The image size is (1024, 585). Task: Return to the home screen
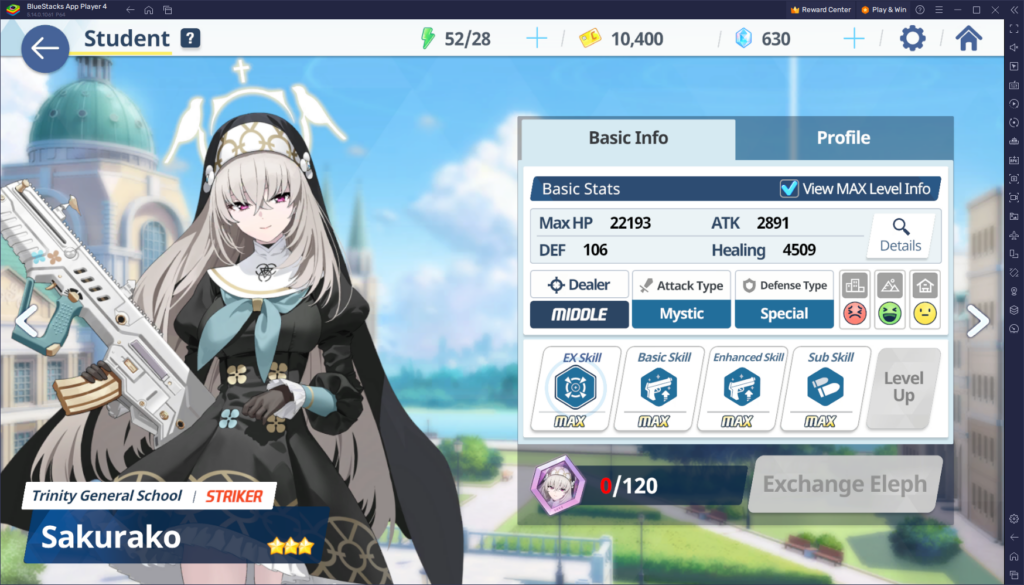968,39
